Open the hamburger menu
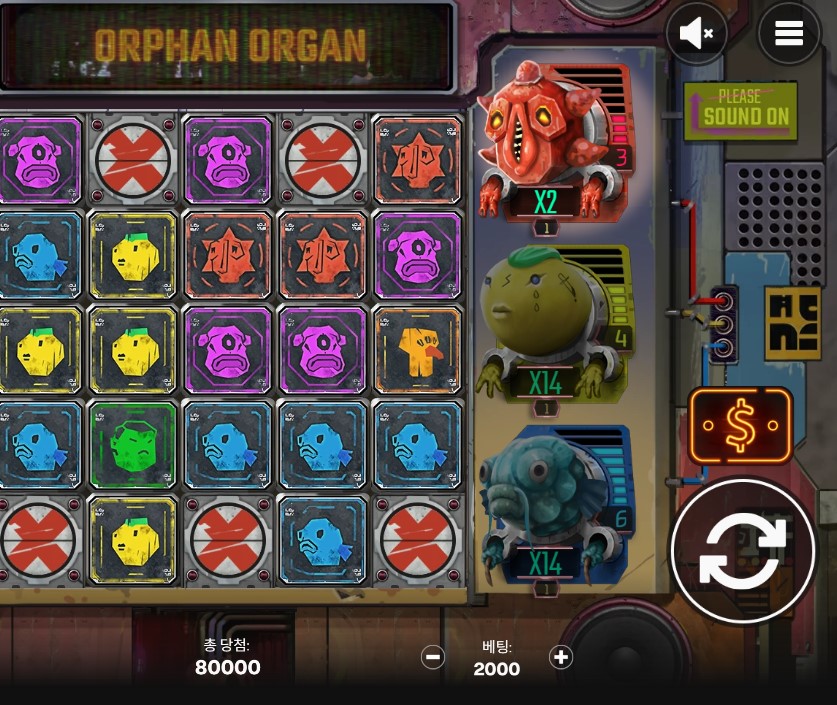 788,34
